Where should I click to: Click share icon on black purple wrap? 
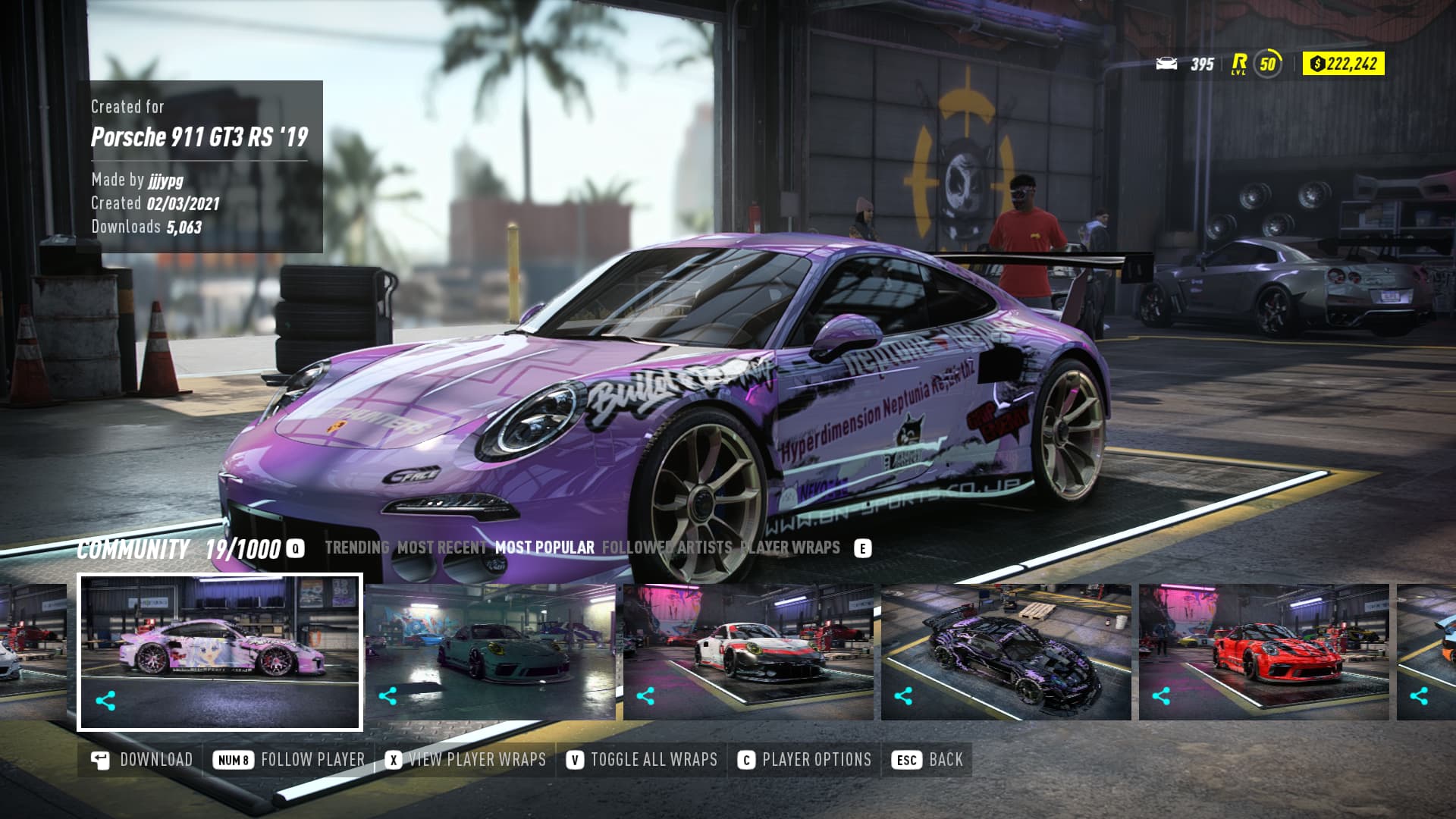tap(903, 696)
